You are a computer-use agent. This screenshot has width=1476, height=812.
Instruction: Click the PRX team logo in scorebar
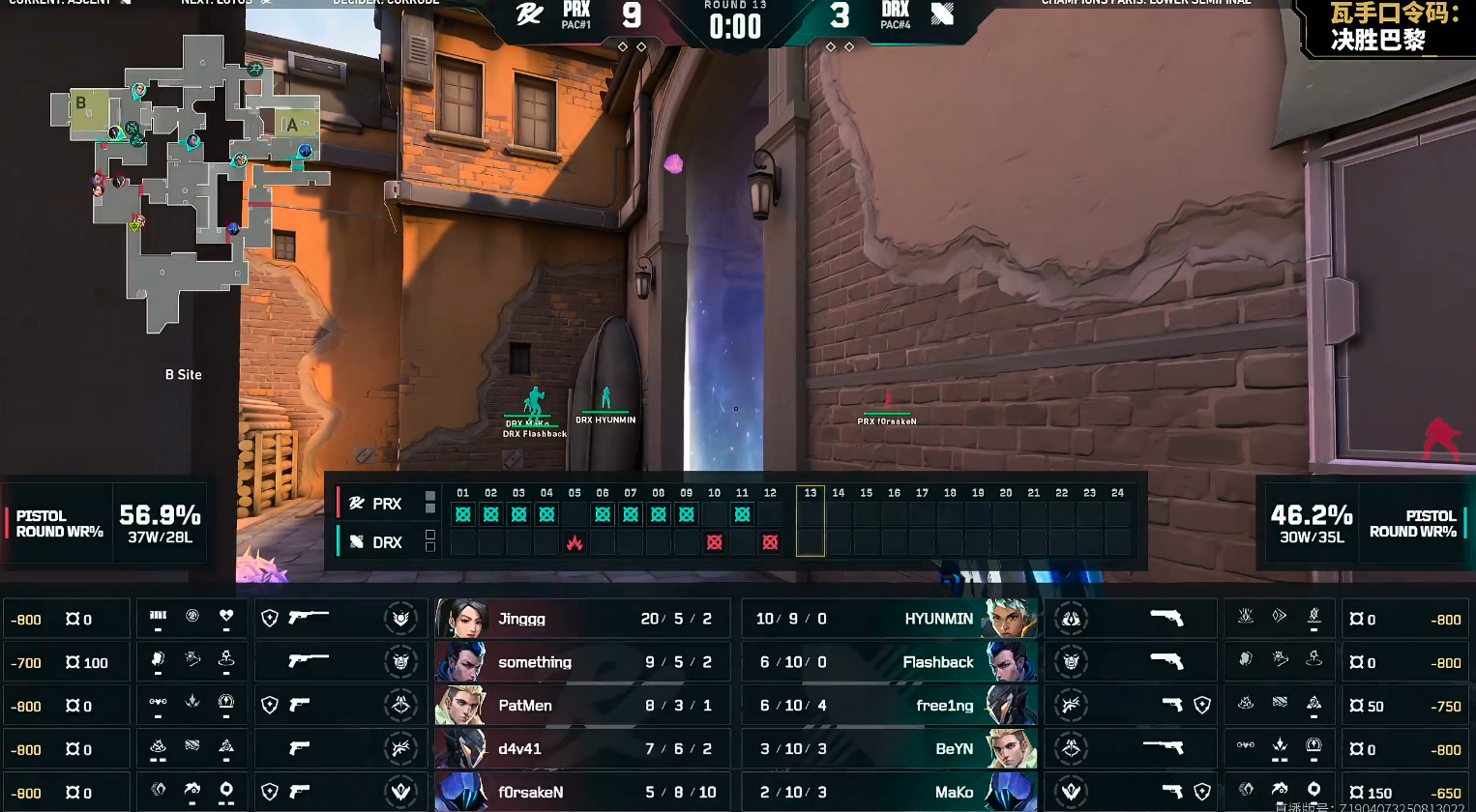coord(529,14)
